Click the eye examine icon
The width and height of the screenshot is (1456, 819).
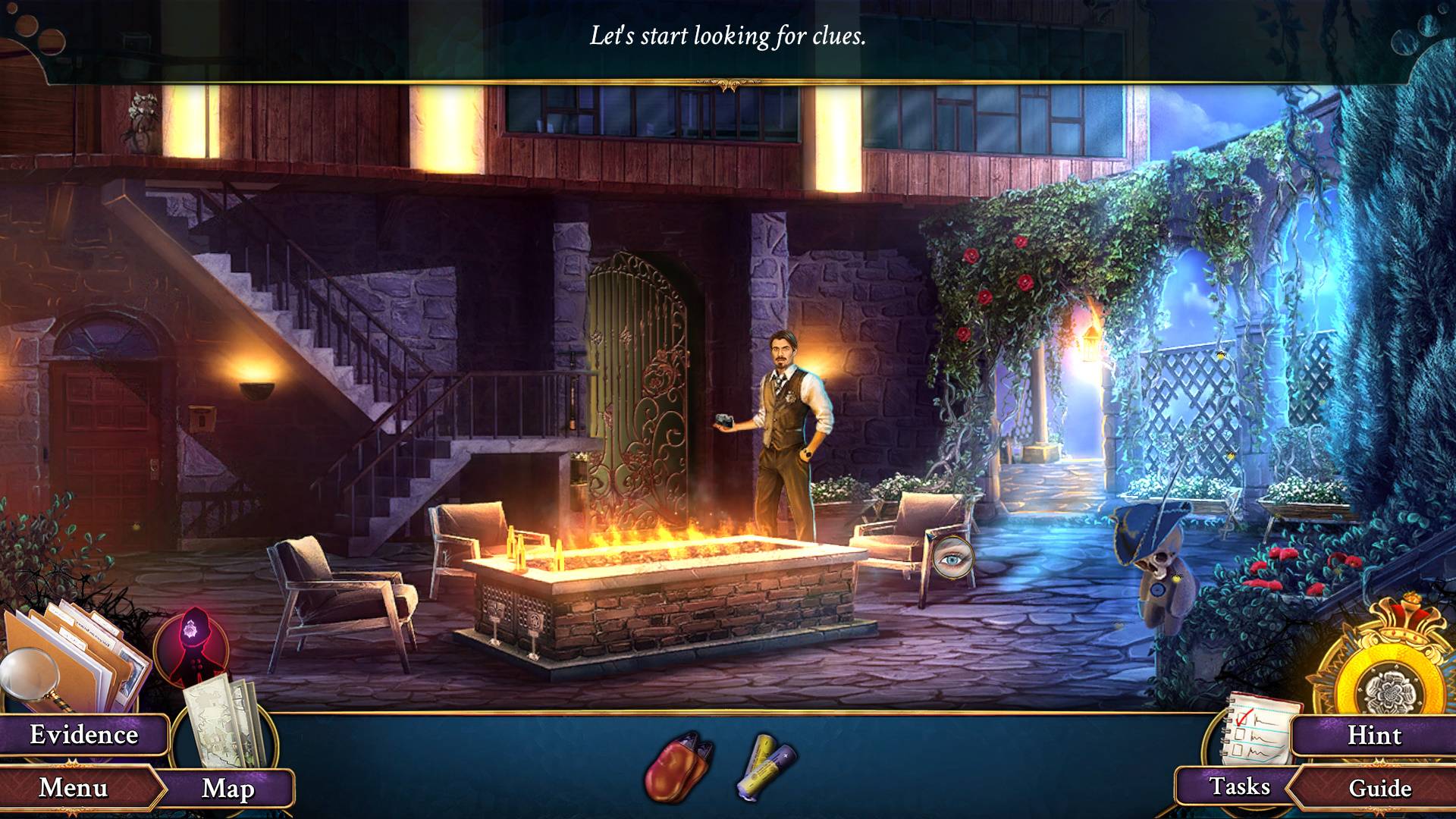click(x=952, y=560)
